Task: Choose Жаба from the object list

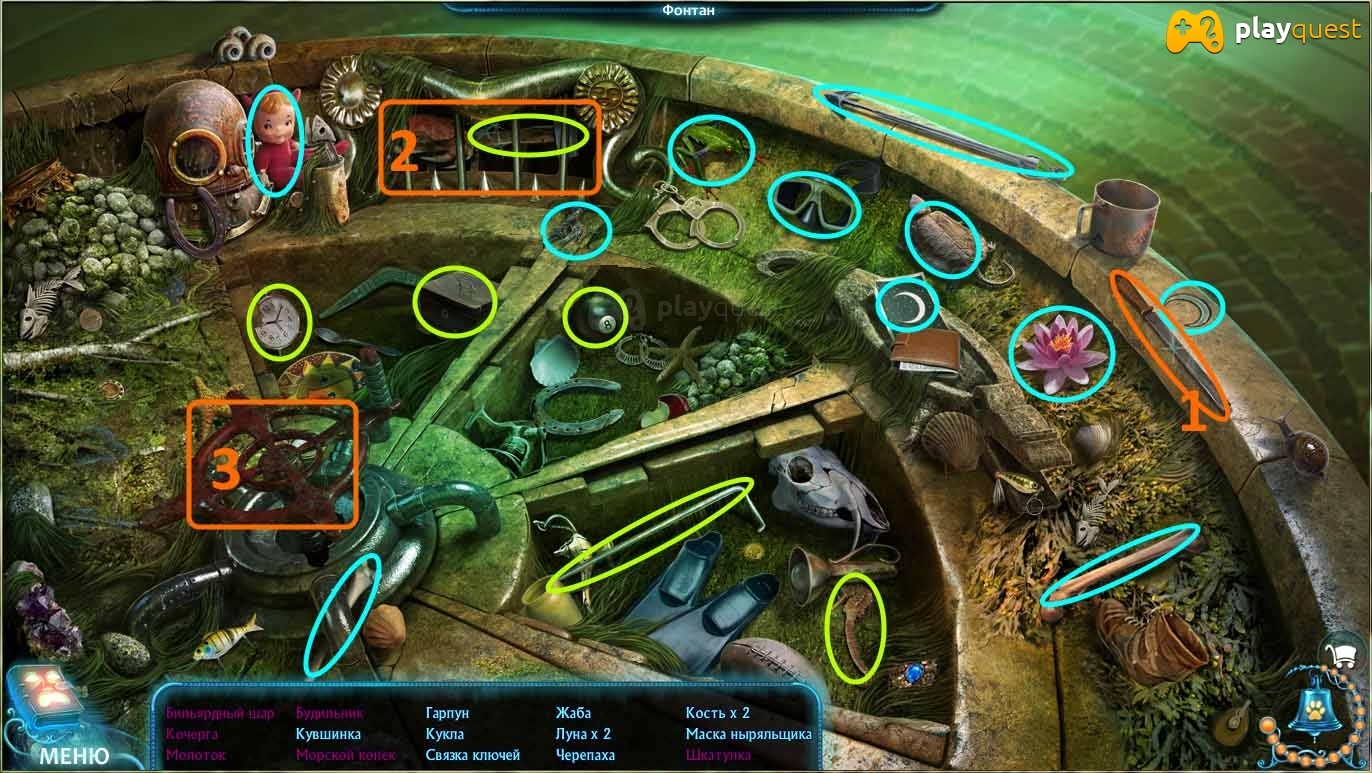Action: click(573, 713)
